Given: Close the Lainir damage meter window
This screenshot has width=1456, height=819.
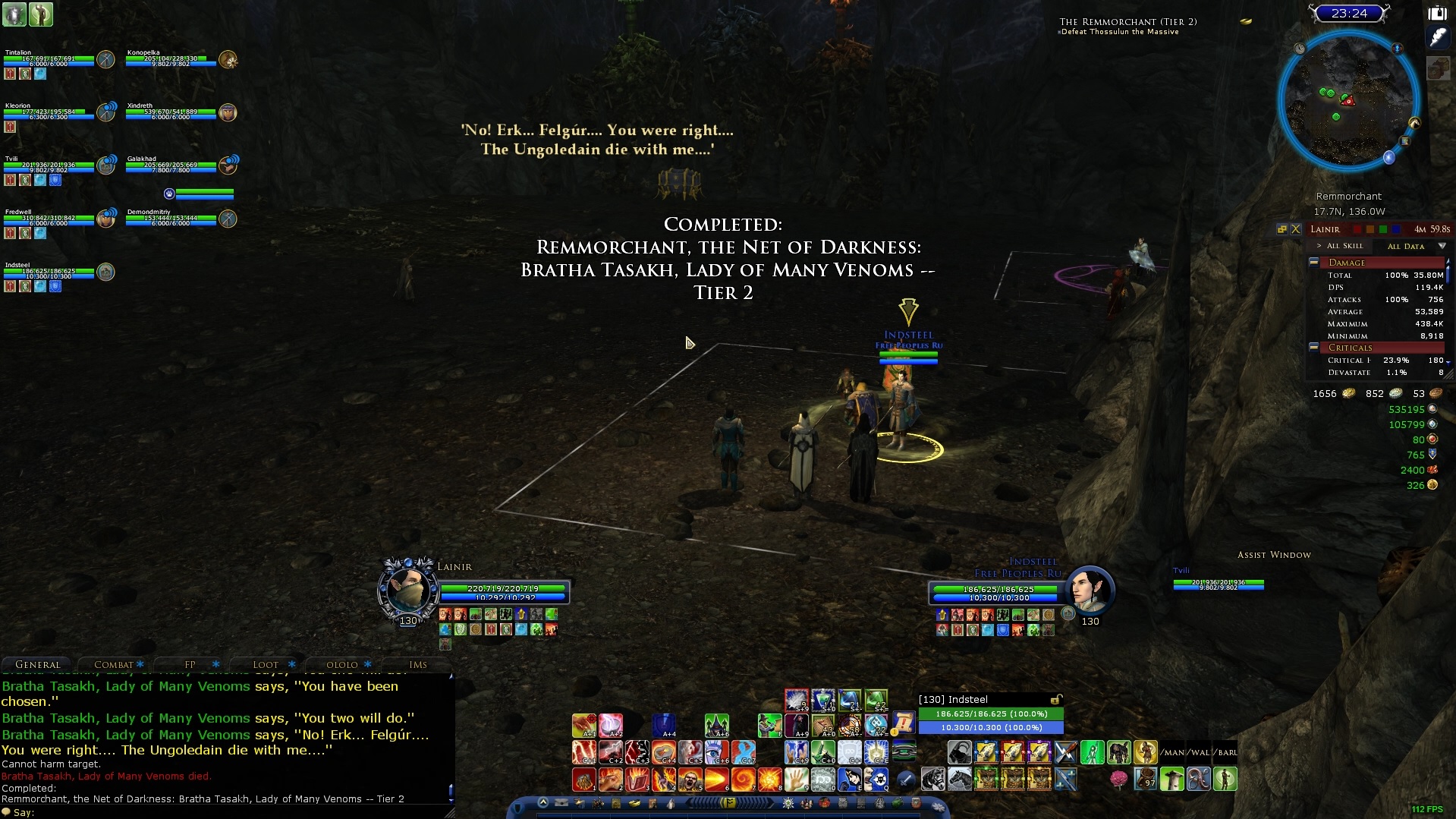Looking at the screenshot, I should point(1296,229).
